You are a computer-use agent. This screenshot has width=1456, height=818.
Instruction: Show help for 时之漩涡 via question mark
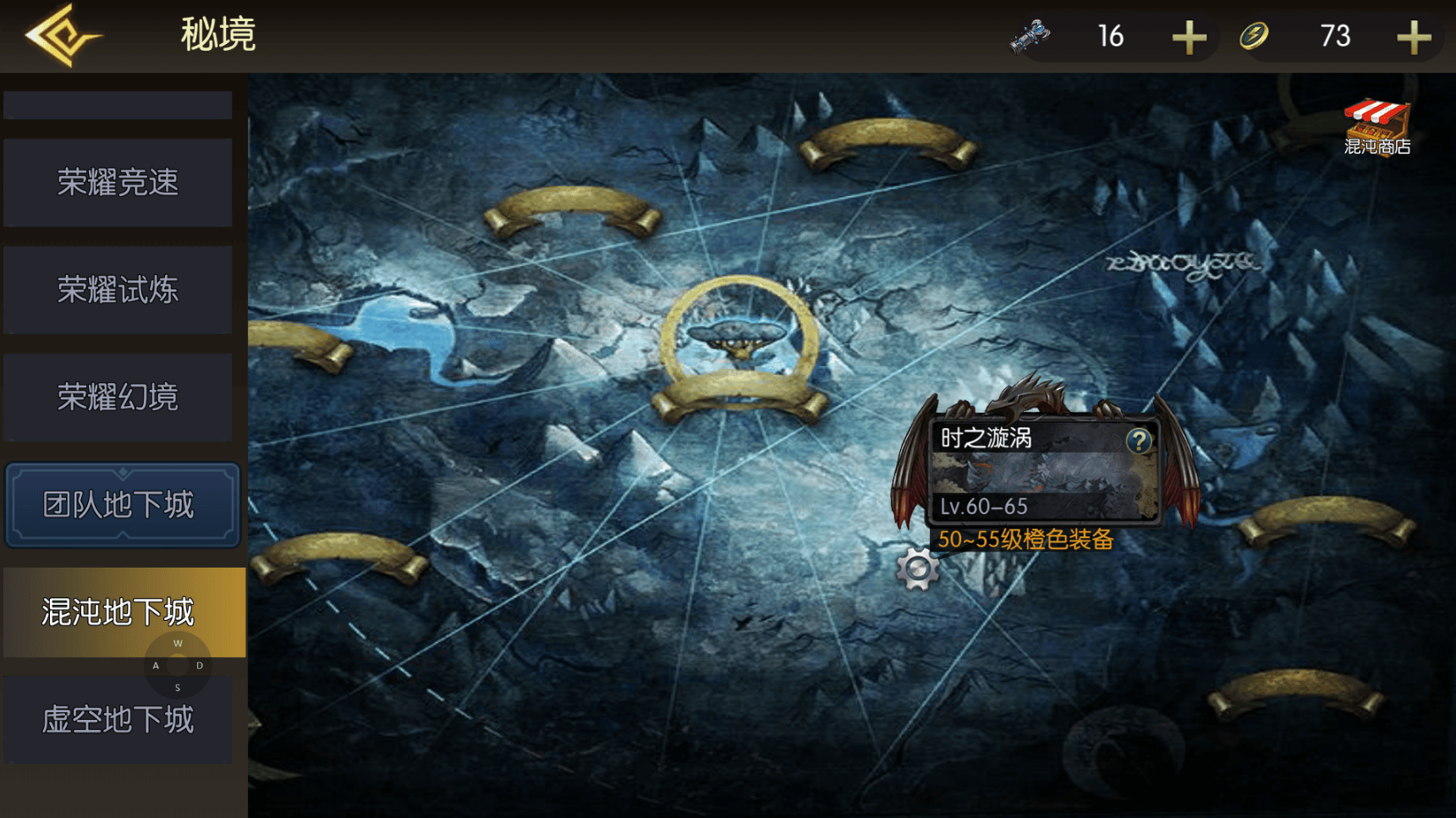click(x=1139, y=440)
